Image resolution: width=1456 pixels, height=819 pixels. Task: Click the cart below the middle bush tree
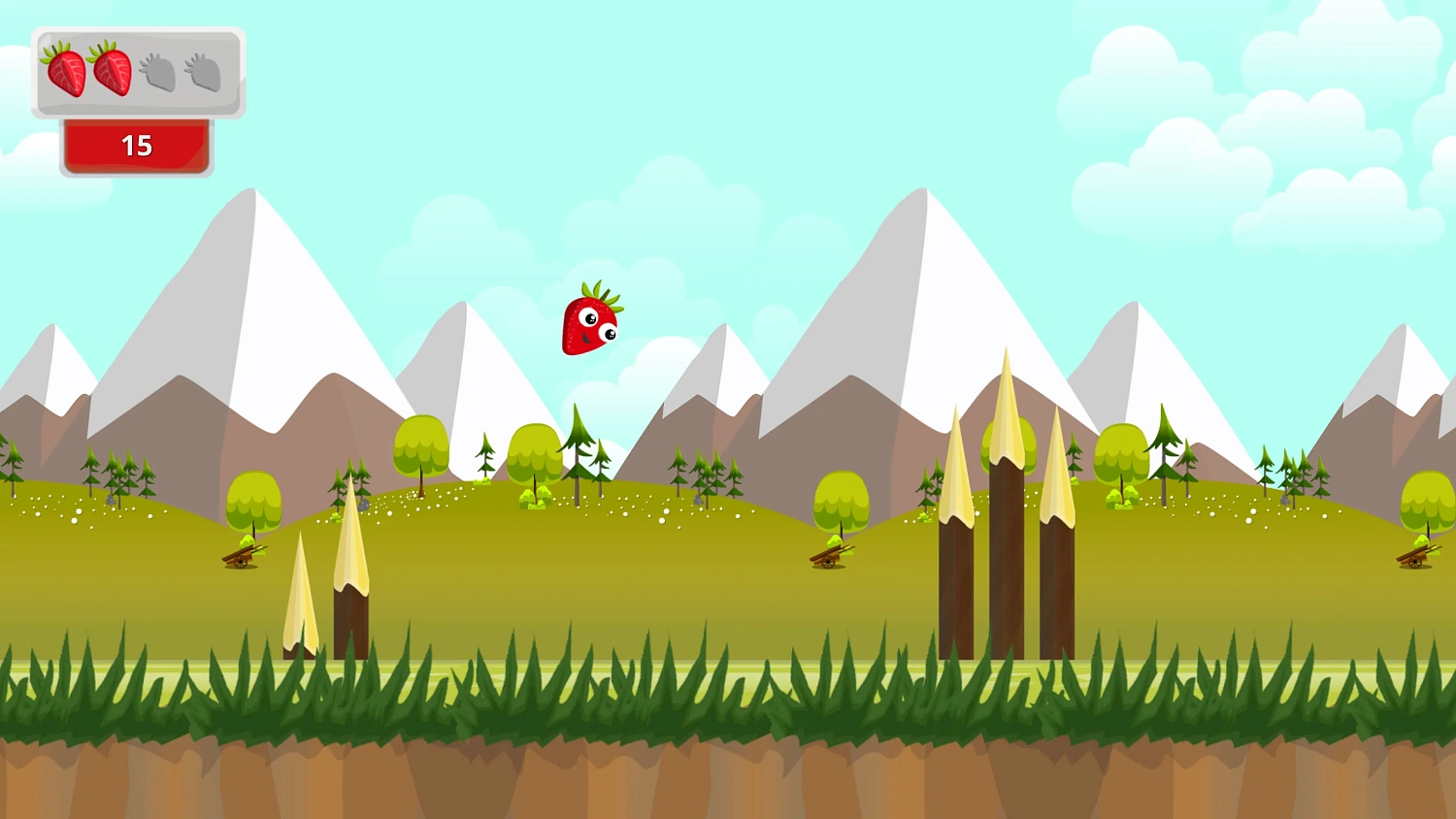(x=830, y=558)
